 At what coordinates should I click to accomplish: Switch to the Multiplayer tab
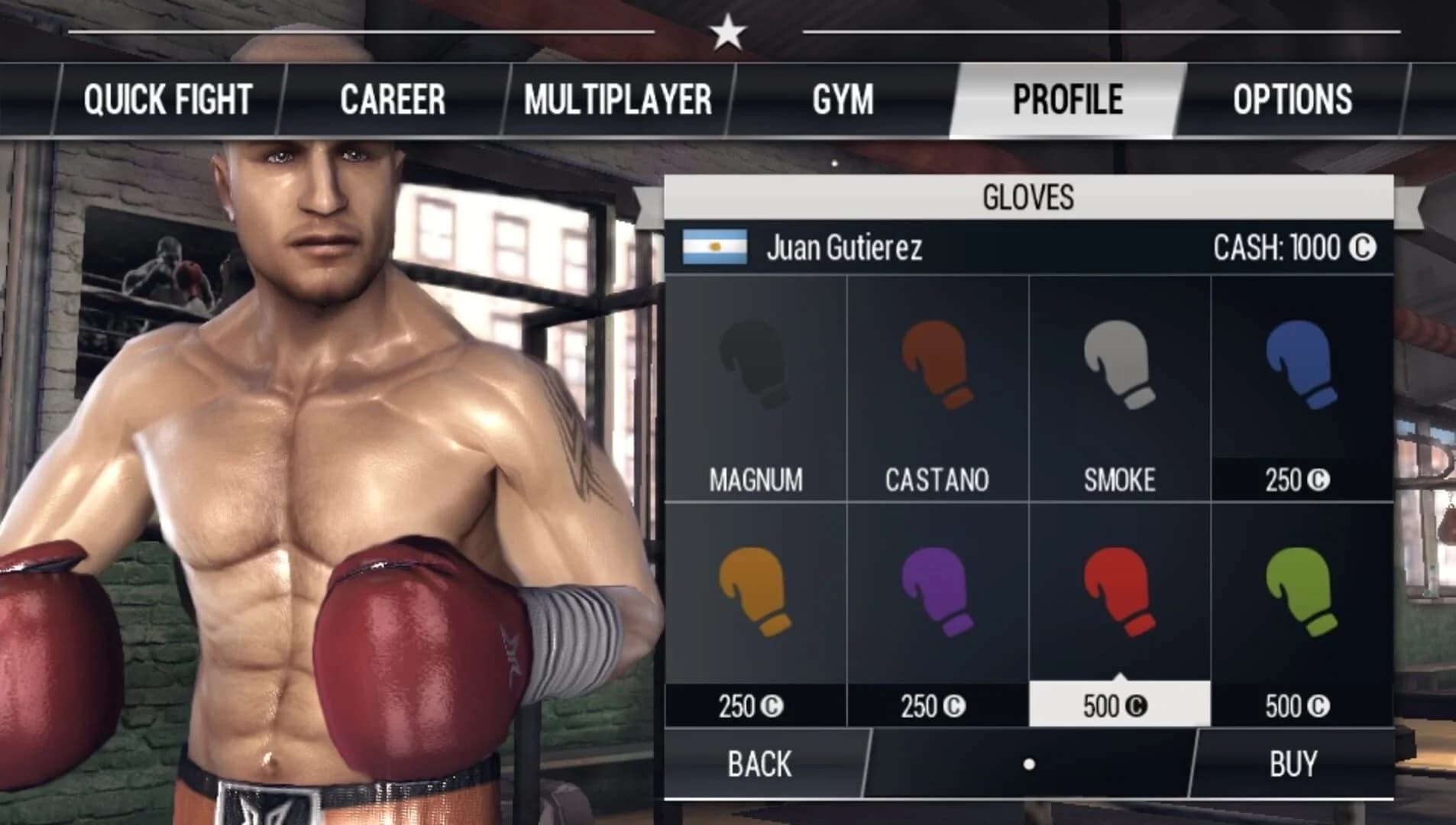618,96
